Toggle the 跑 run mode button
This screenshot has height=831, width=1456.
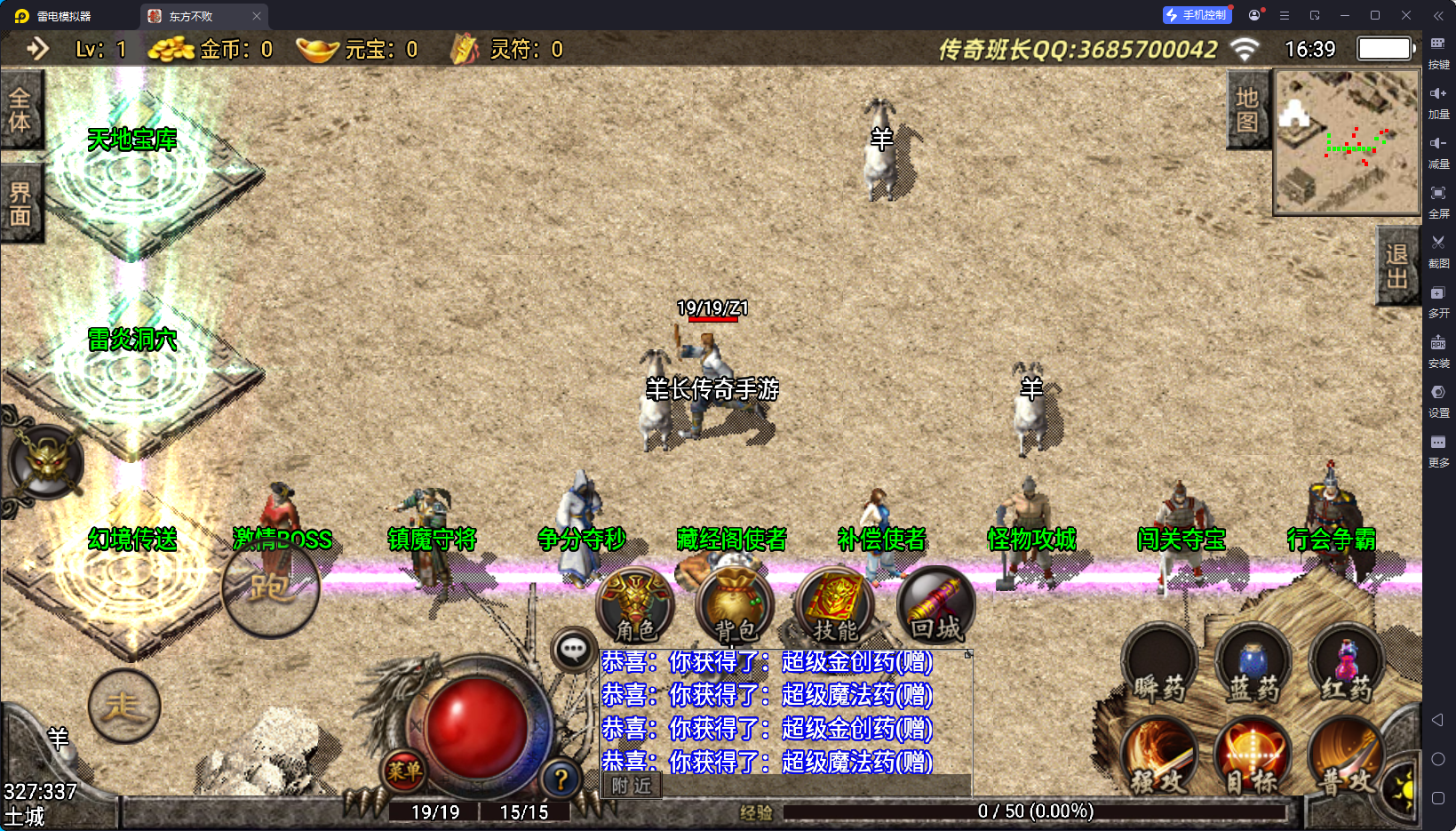(270, 587)
